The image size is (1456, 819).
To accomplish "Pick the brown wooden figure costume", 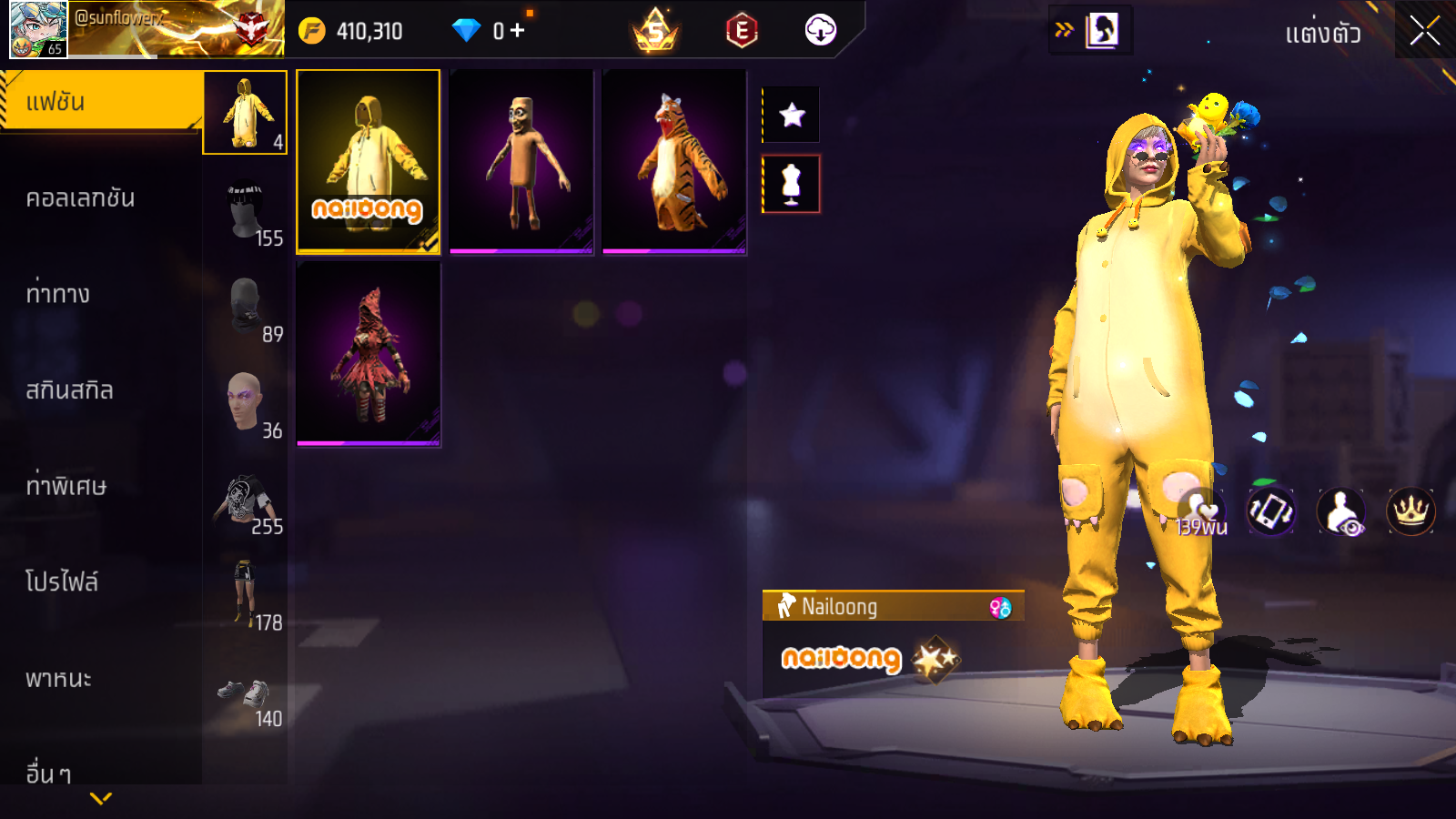I will (x=521, y=161).
